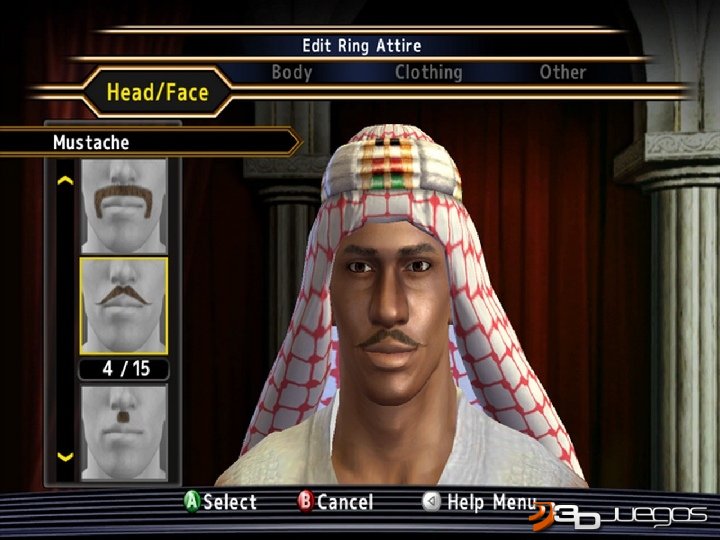Open the Clothing tab
720x540 pixels.
click(428, 72)
